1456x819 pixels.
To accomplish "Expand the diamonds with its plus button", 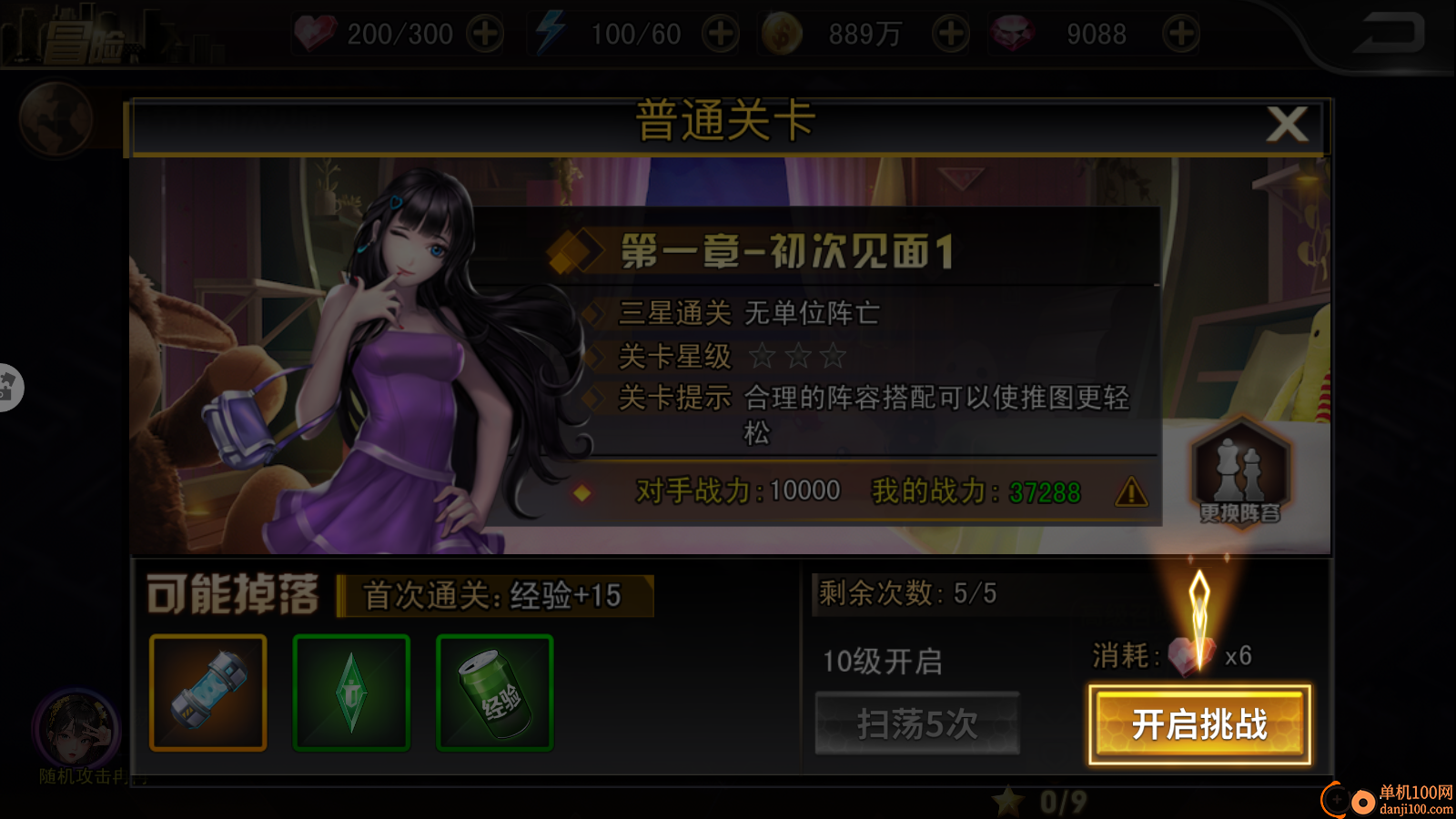I will (1179, 33).
